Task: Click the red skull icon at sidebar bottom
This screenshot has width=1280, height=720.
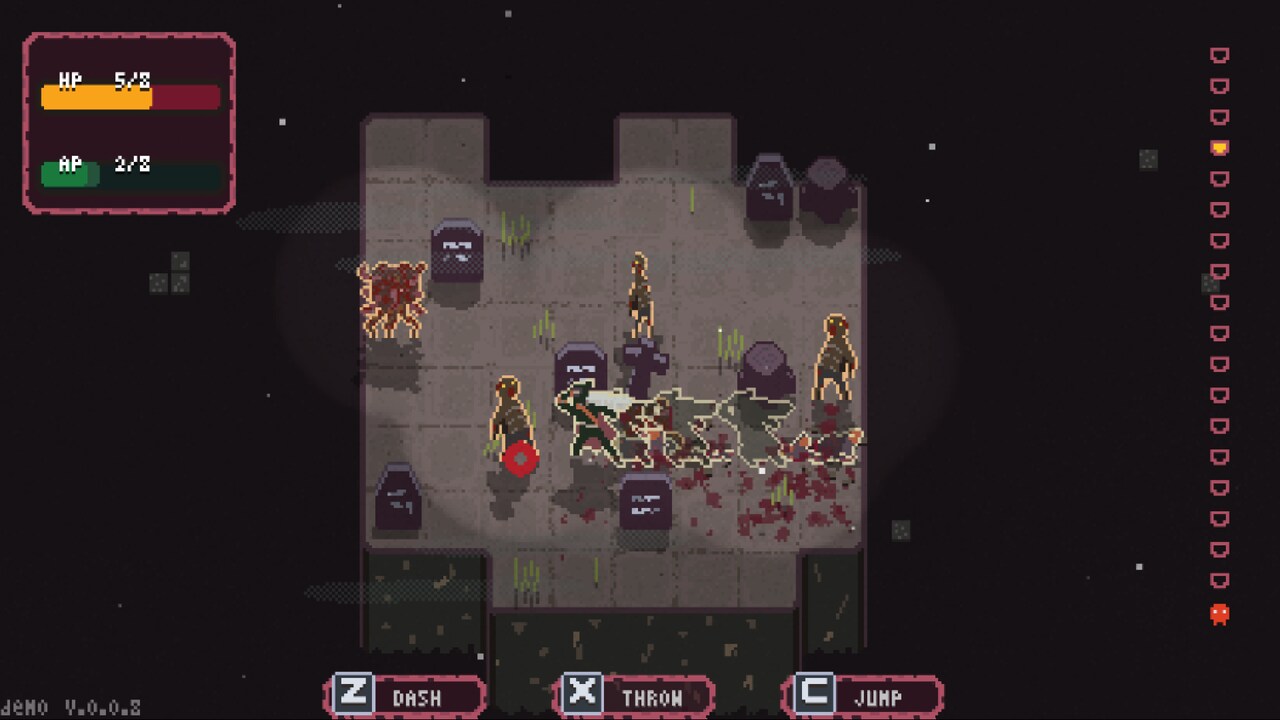Action: (x=1218, y=614)
